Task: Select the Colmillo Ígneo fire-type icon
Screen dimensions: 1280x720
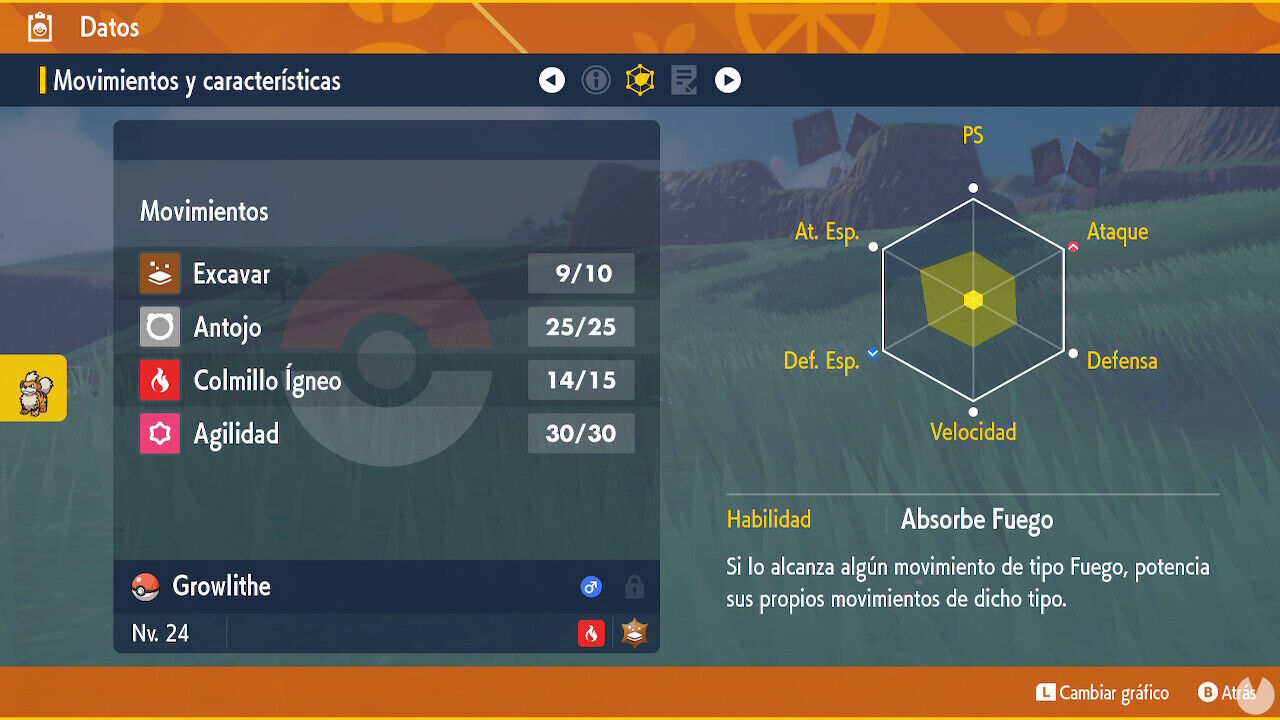Action: point(158,380)
